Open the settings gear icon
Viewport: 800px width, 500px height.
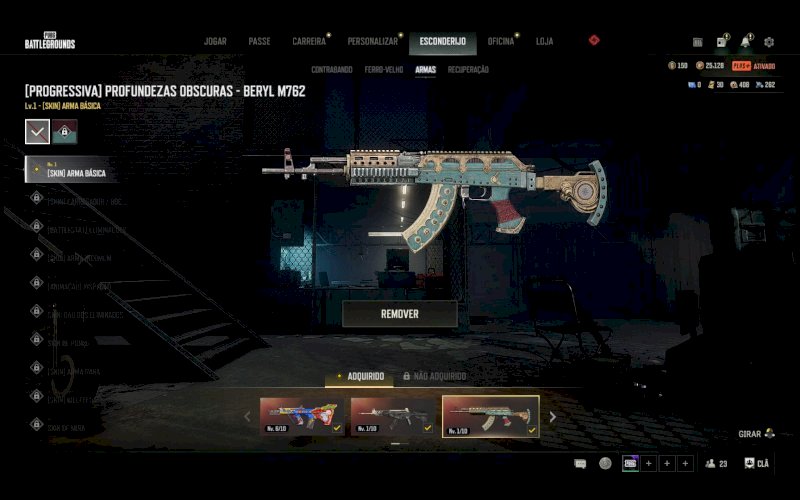(769, 42)
